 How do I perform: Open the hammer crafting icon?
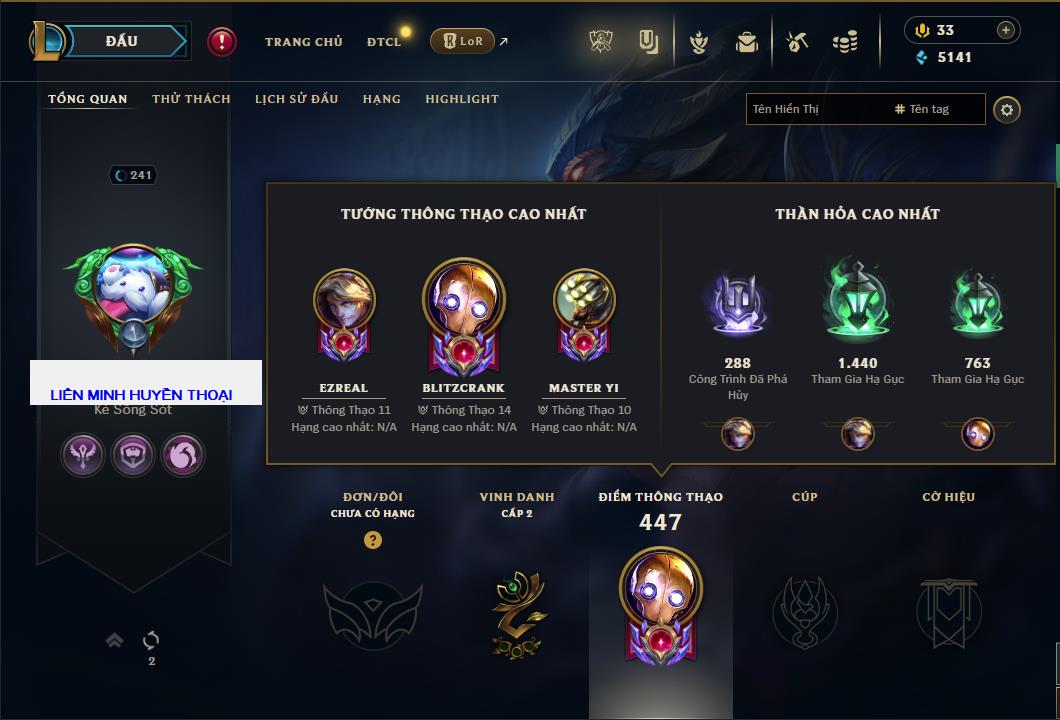tap(797, 42)
